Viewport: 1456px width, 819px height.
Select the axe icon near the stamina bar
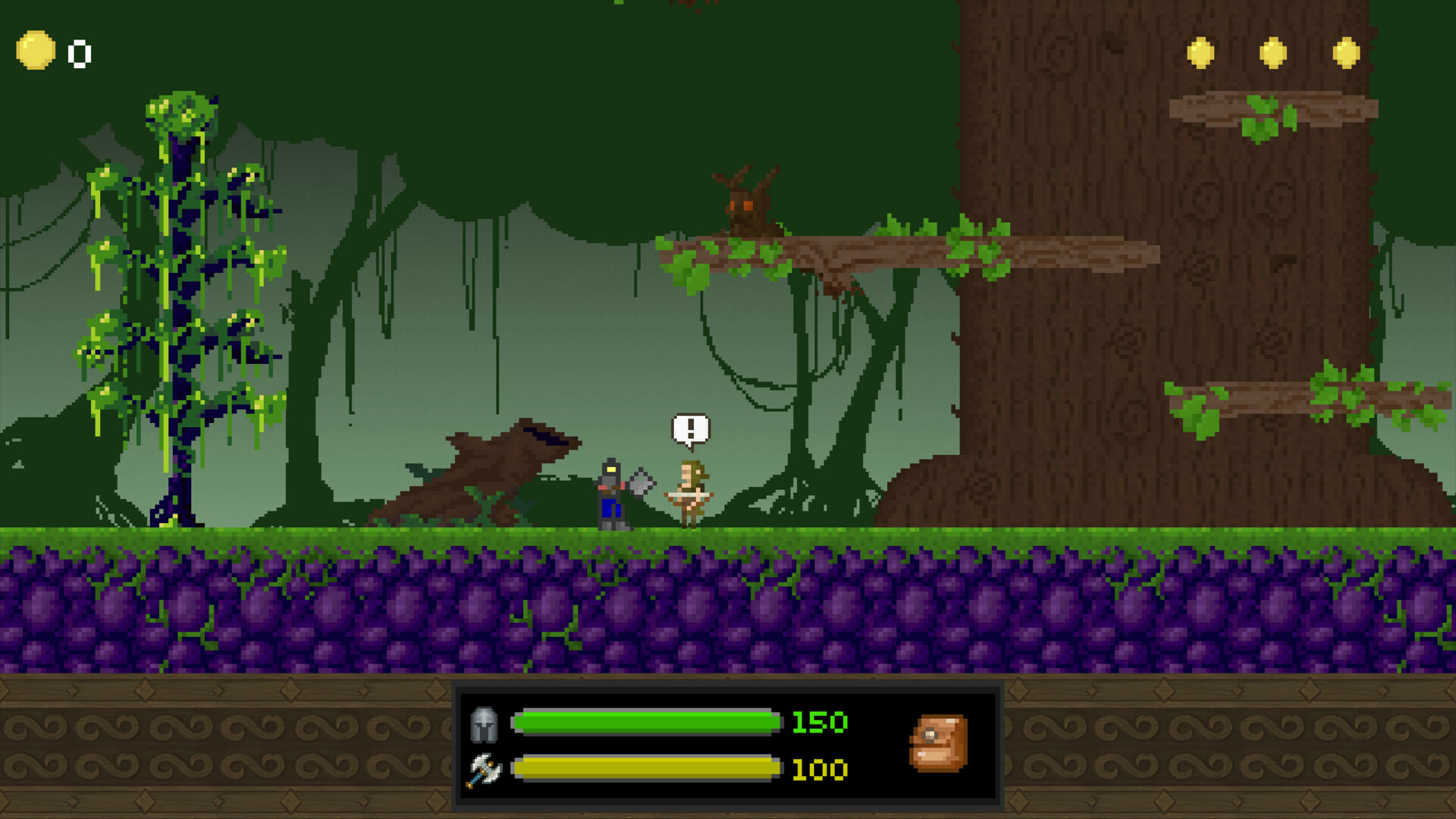point(484,770)
